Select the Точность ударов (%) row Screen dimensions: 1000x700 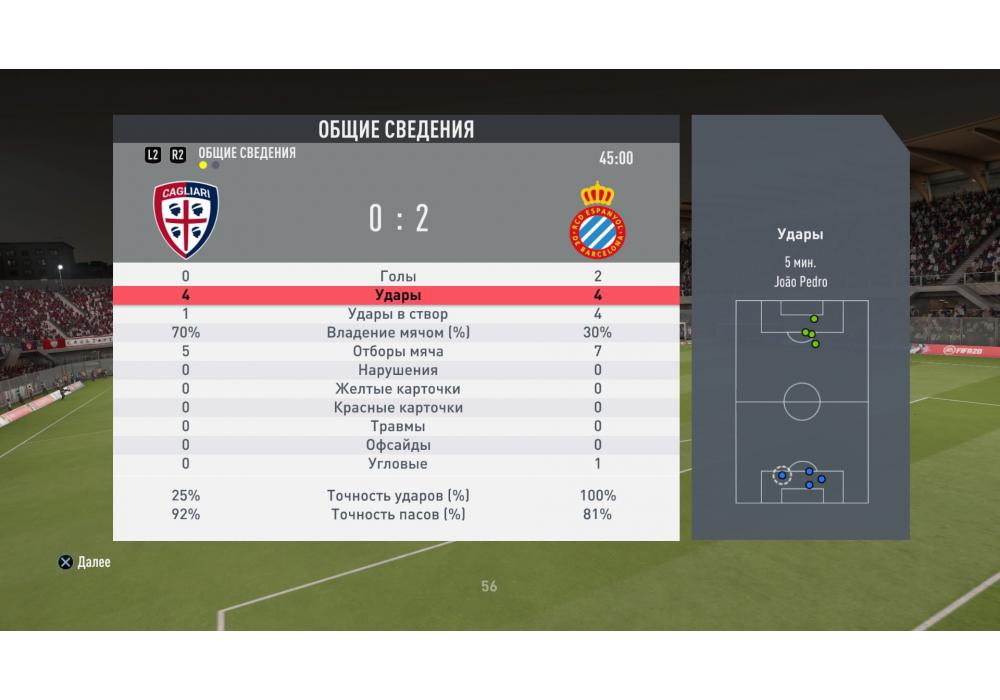pyautogui.click(x=398, y=496)
